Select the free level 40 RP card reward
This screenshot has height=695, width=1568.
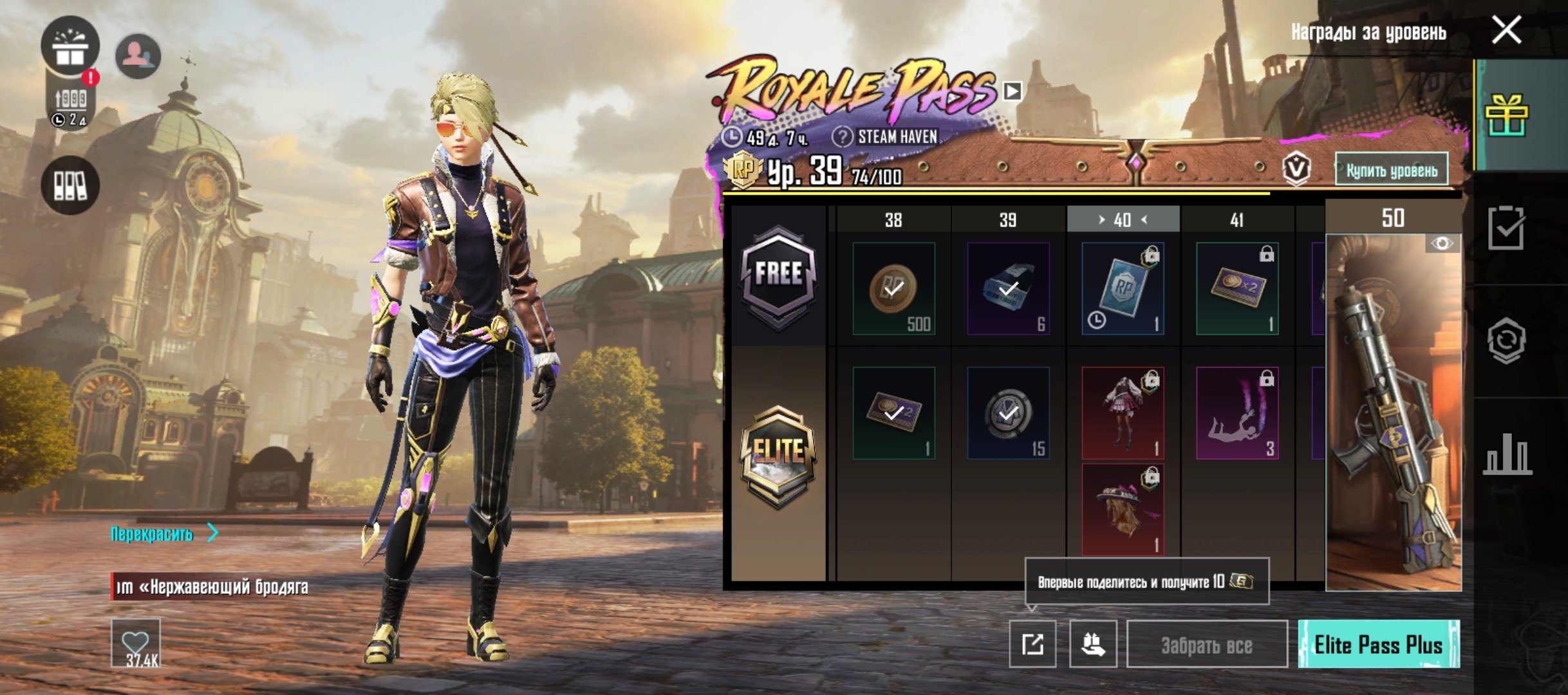pos(1123,288)
